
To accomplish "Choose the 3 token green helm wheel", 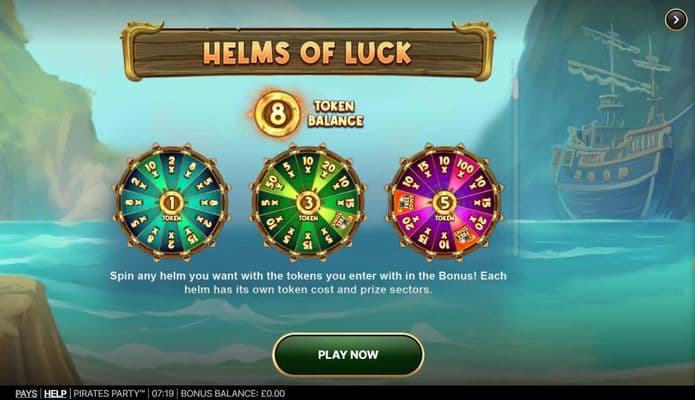I will point(308,203).
